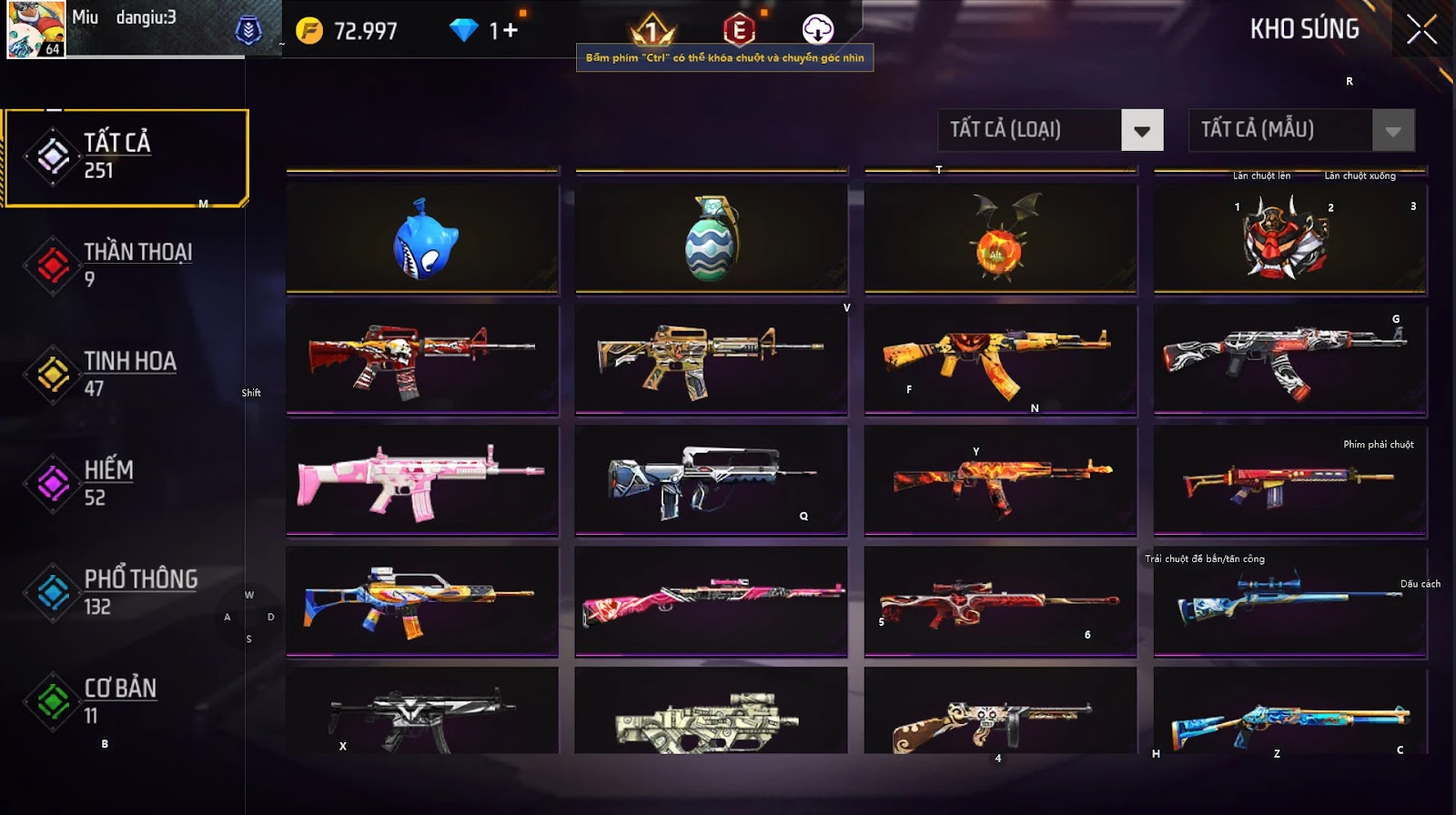The height and width of the screenshot is (815, 1456).
Task: Choose the Cơ Bản category
Action: click(x=126, y=701)
